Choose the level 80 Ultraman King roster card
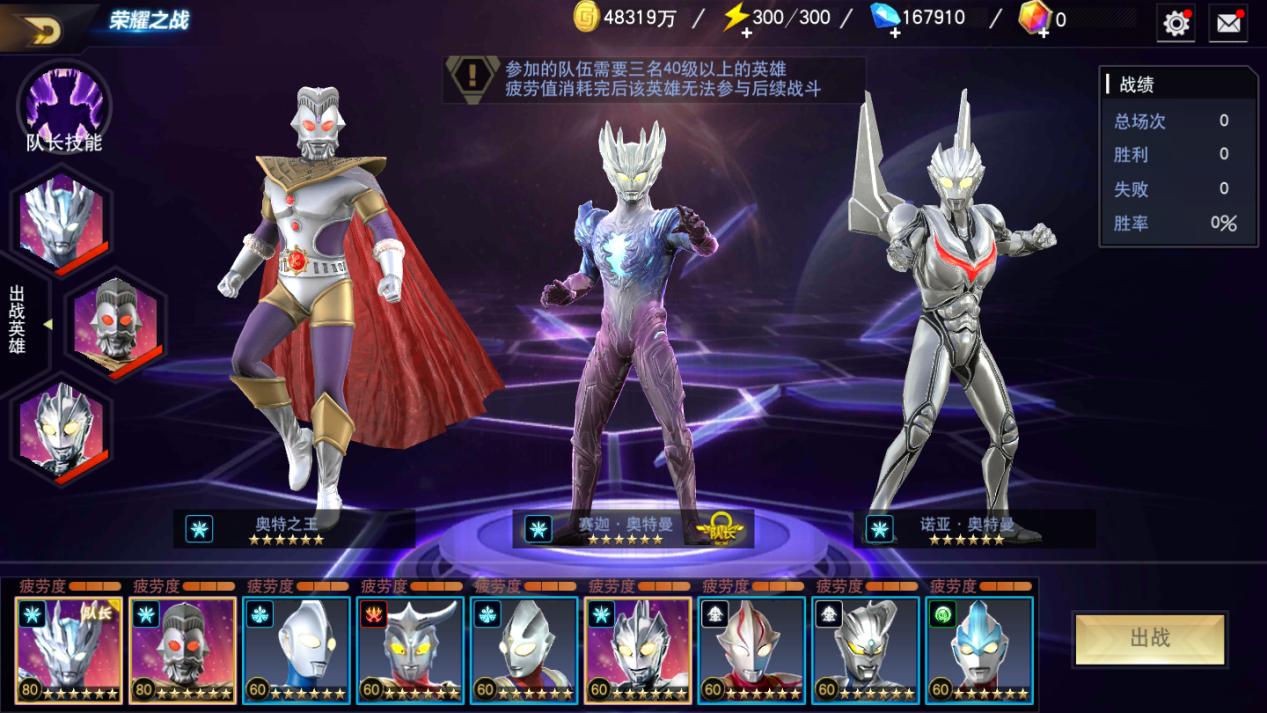 183,650
